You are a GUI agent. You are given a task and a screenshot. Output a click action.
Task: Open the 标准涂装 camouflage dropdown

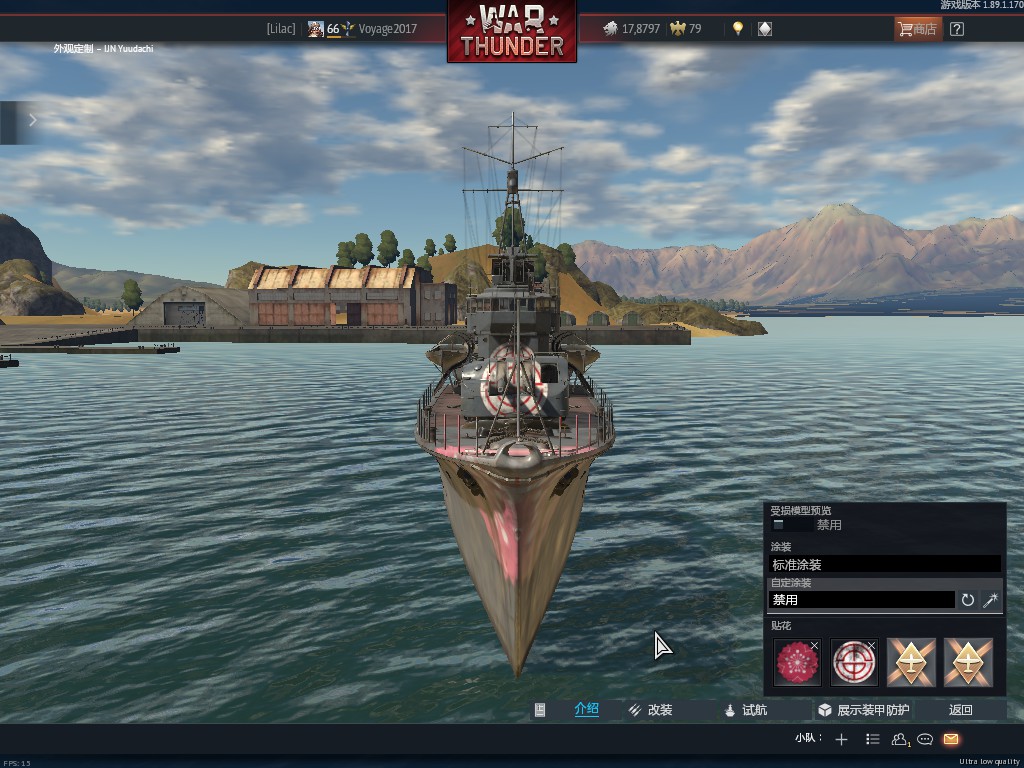885,565
